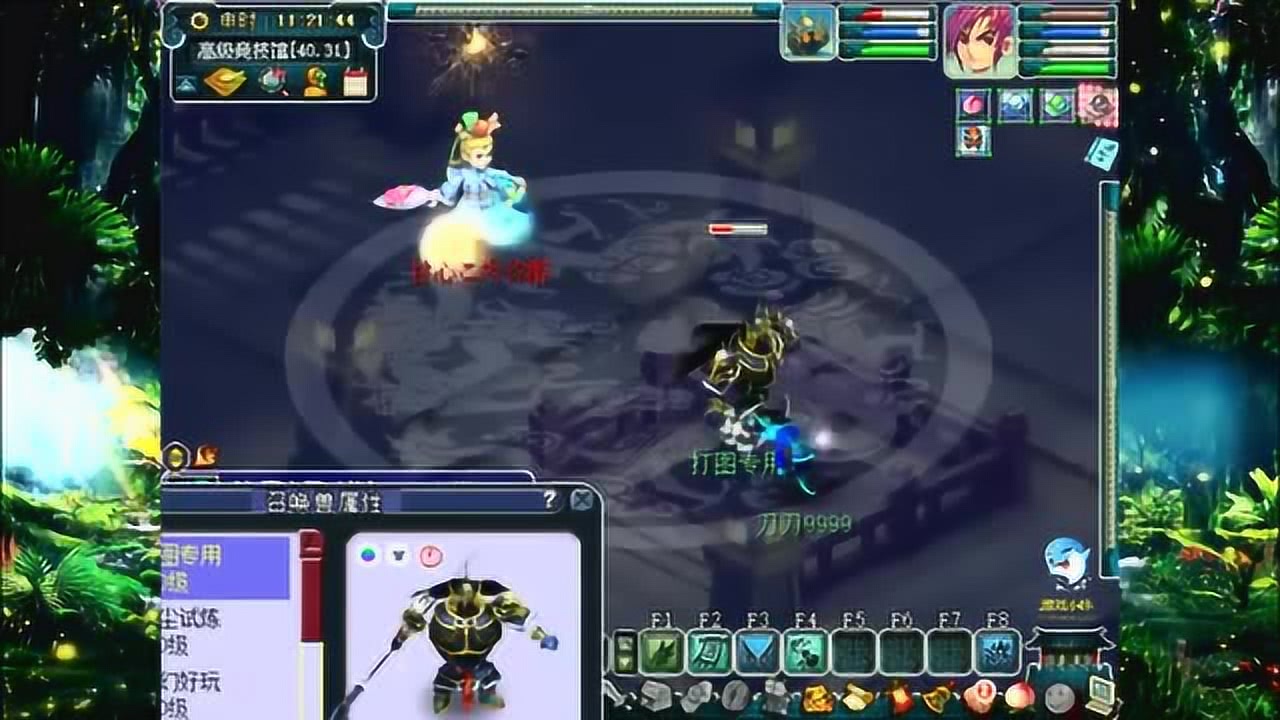Cancel the pink buff icon under the character portrait
The width and height of the screenshot is (1280, 720).
click(972, 105)
